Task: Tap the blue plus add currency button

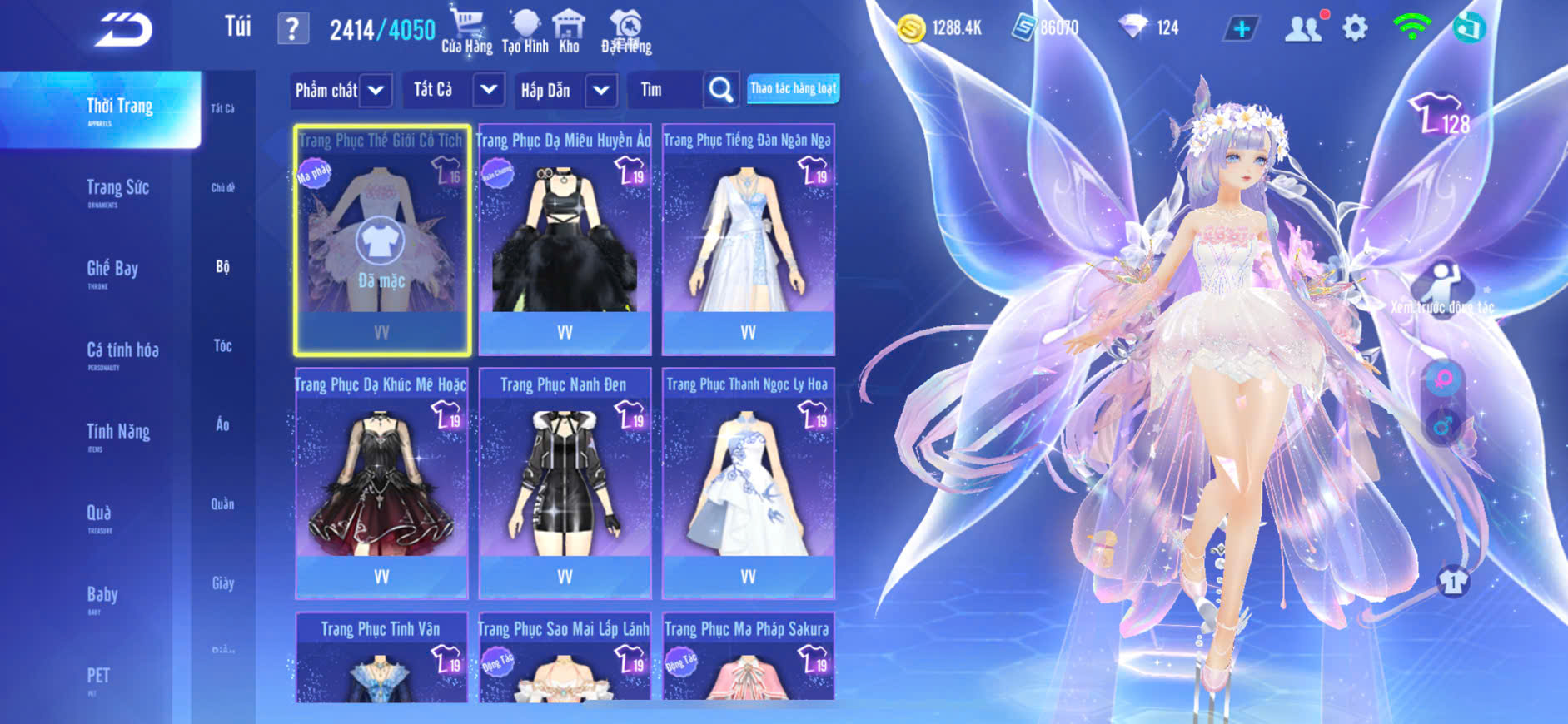Action: point(1241,29)
